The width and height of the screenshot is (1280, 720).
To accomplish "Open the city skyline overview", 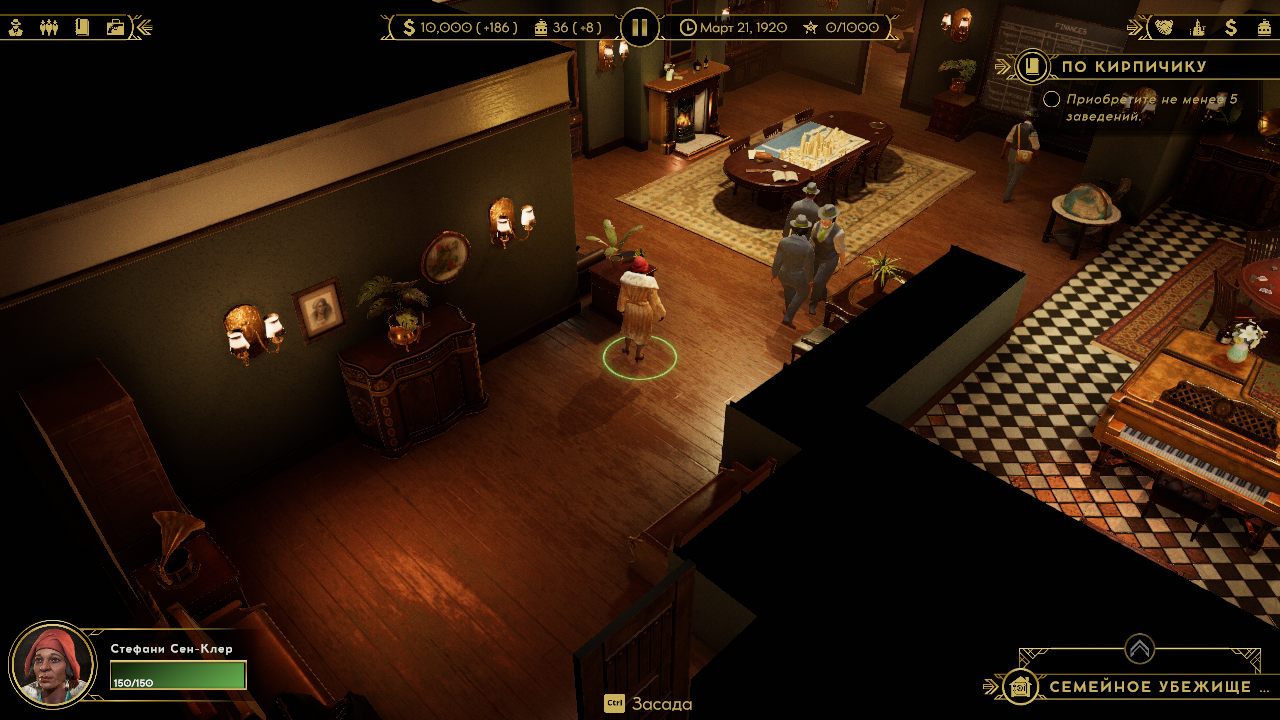I will (1197, 27).
